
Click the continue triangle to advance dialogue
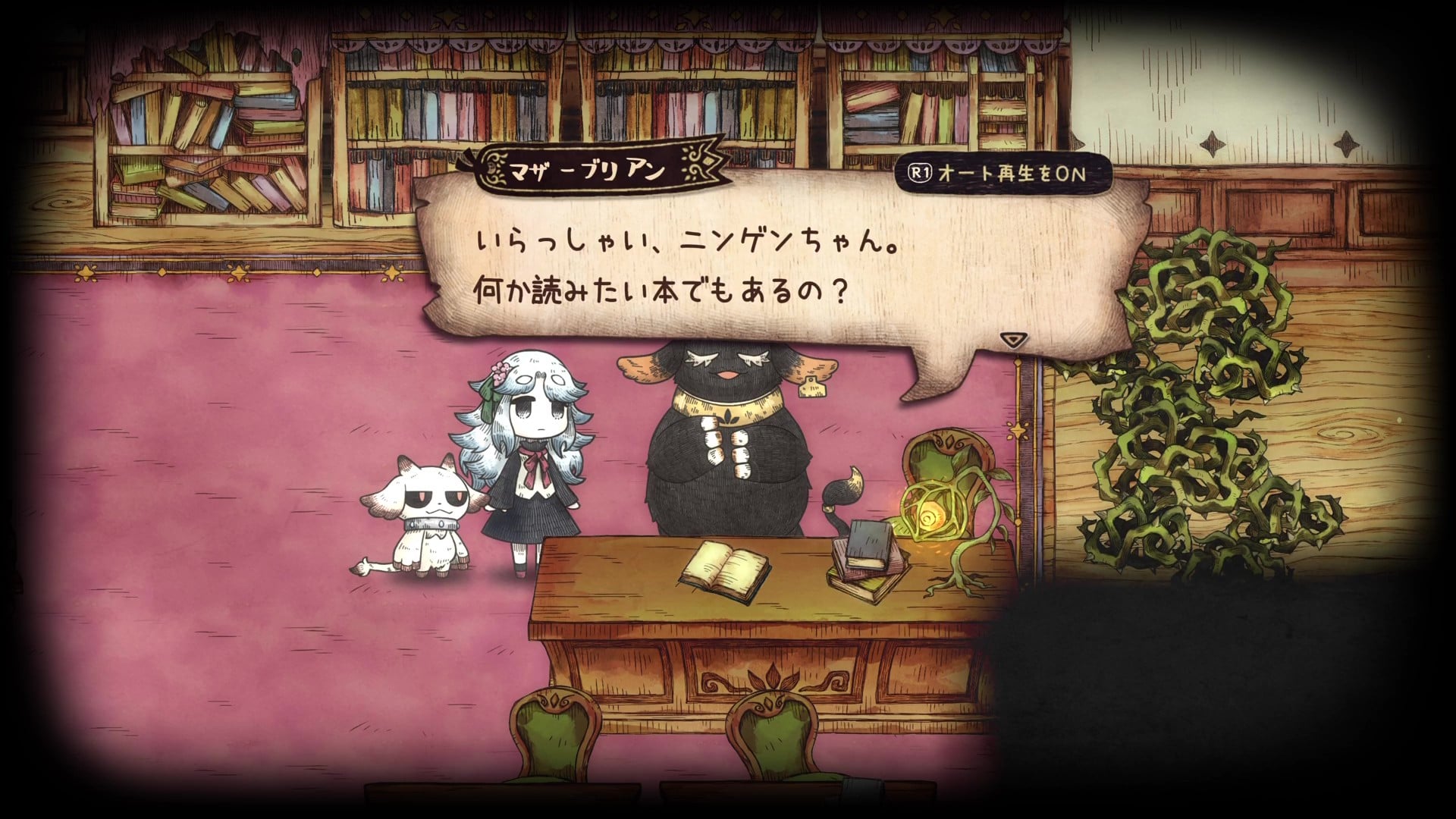point(1014,340)
